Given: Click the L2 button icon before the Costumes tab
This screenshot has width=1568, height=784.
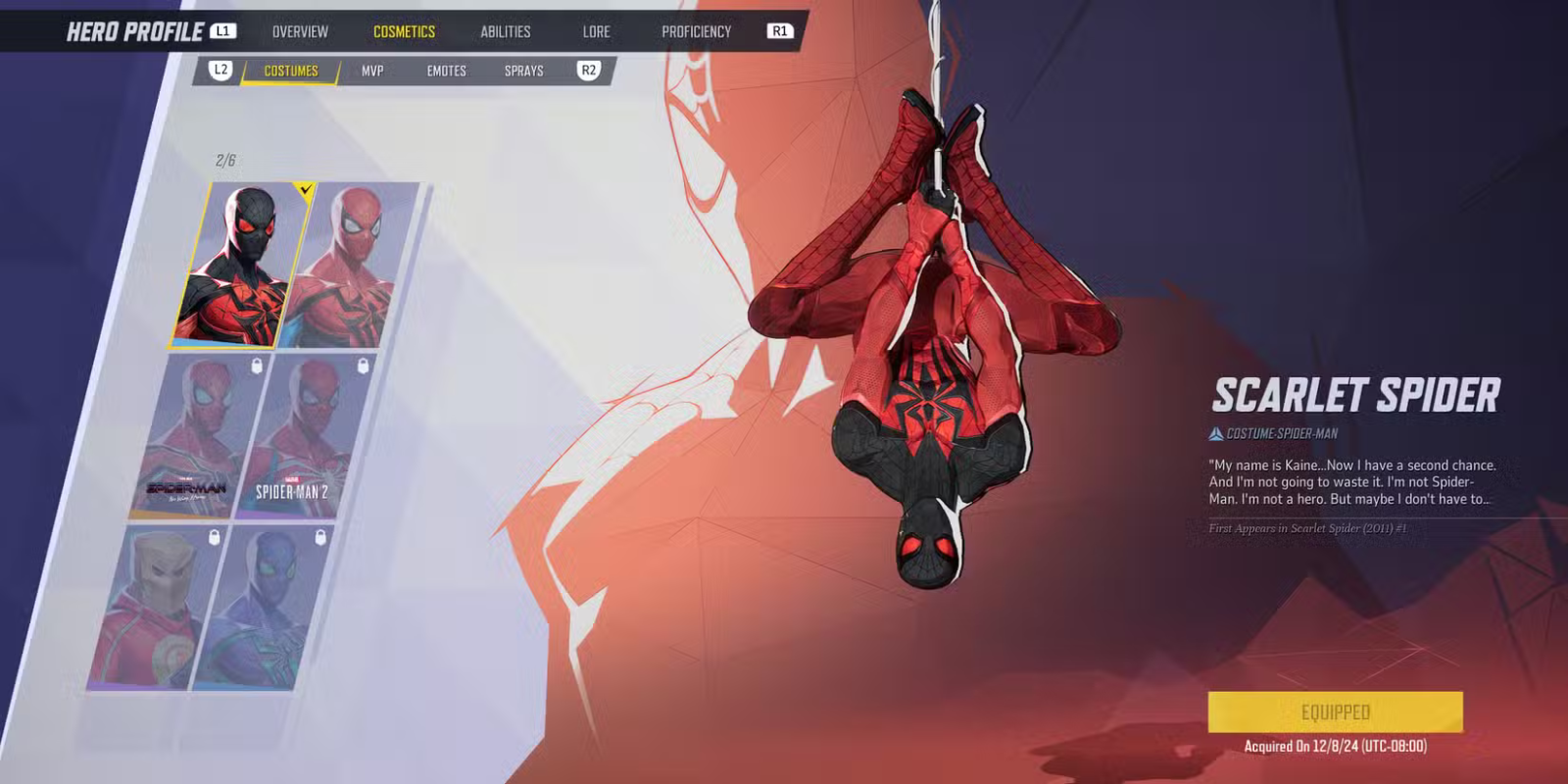Looking at the screenshot, I should click(220, 70).
